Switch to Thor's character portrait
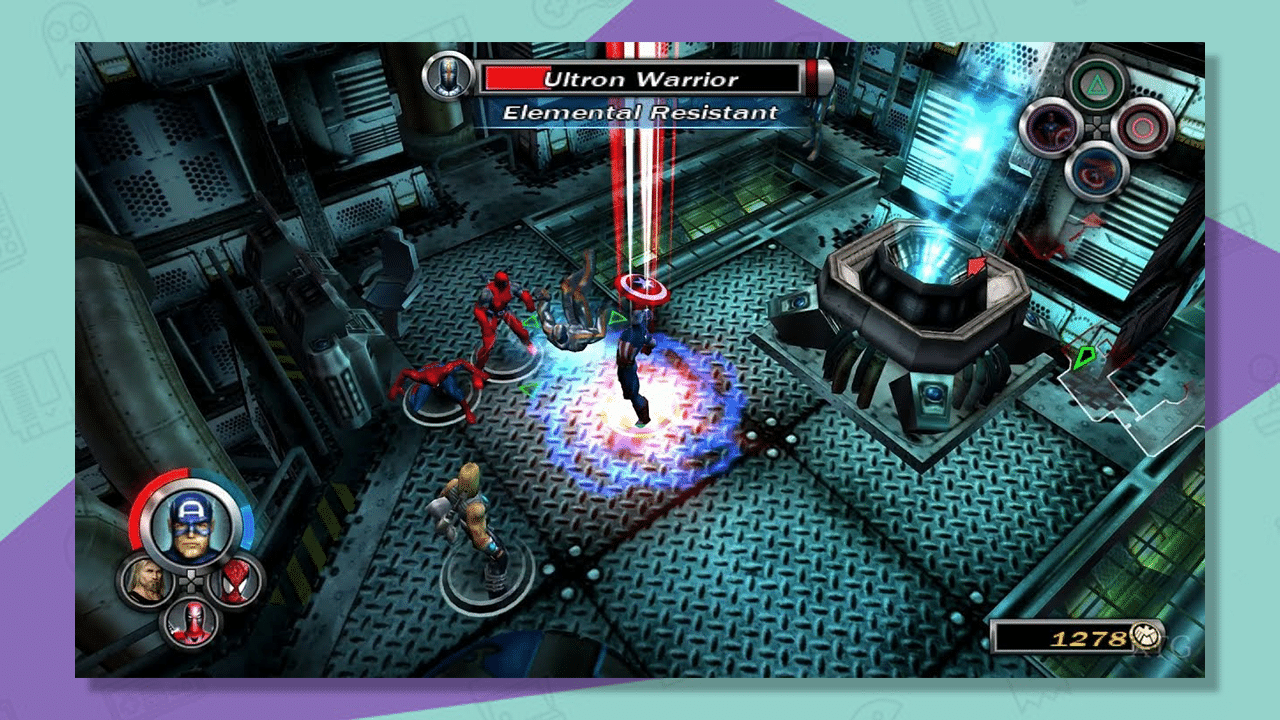 pos(146,581)
